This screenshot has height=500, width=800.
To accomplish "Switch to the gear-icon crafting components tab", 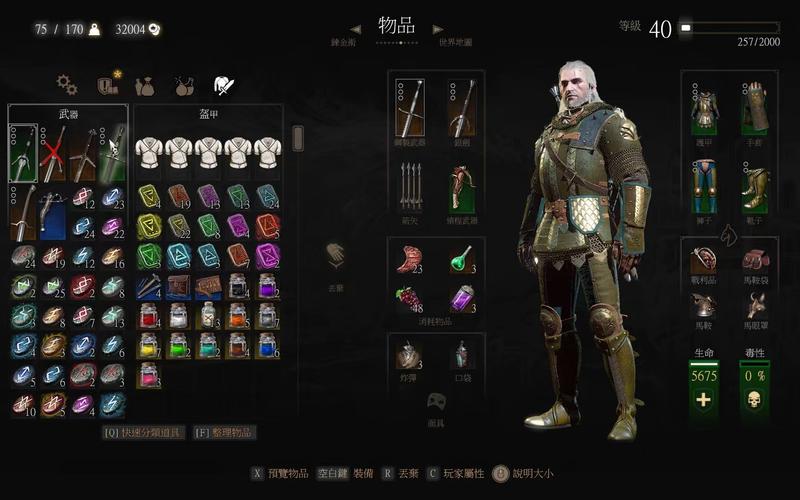I will coord(66,85).
